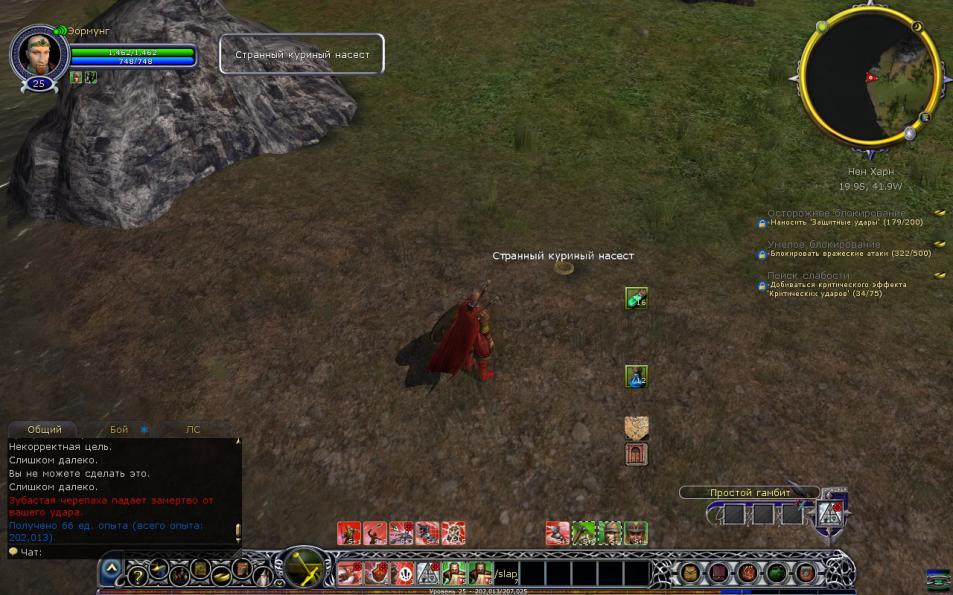Activate the gambit shield emblem icon
Viewport: 953px width, 595px height.
tap(829, 513)
